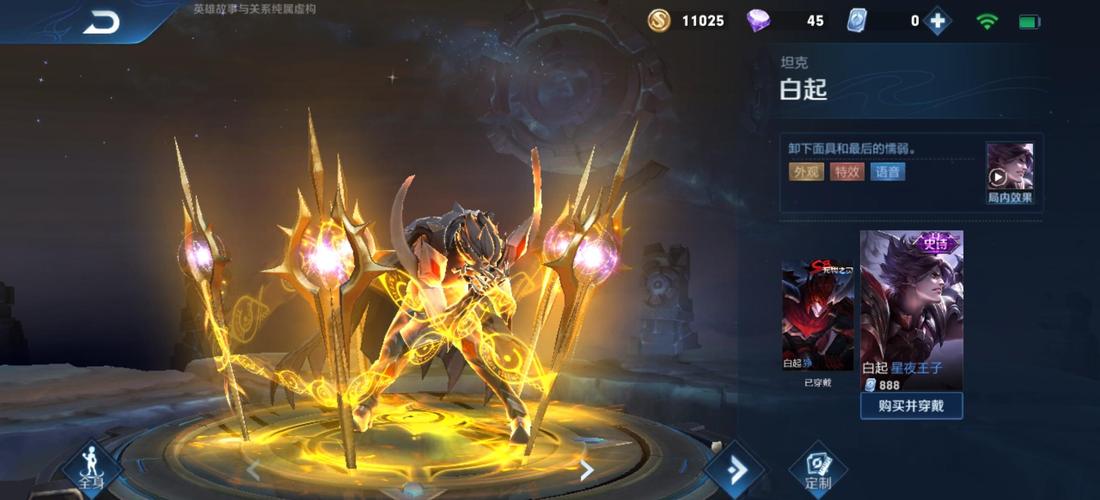Select the 外观 appearance tag

[x=806, y=172]
